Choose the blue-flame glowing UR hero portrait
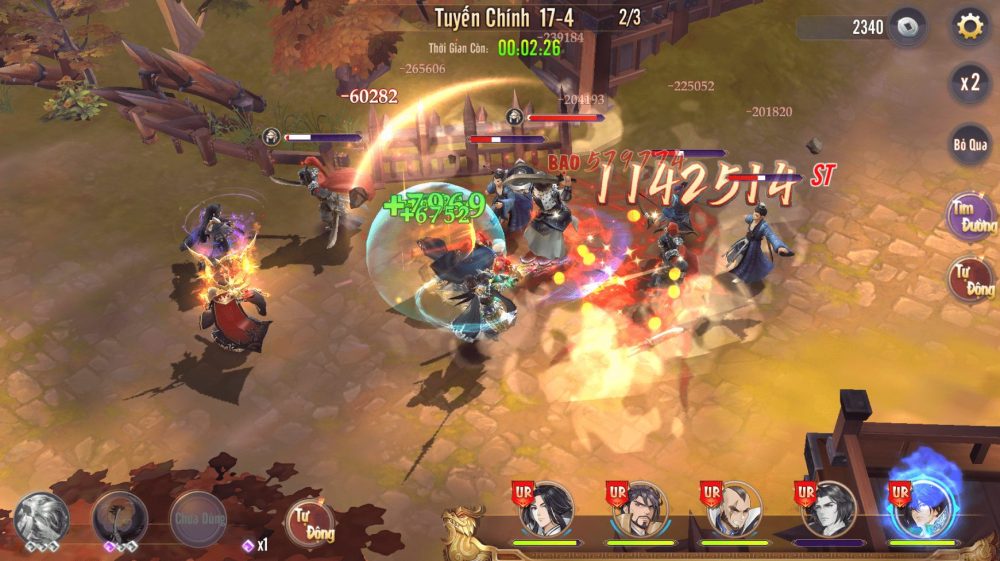Viewport: 1000px width, 561px height. (x=922, y=508)
